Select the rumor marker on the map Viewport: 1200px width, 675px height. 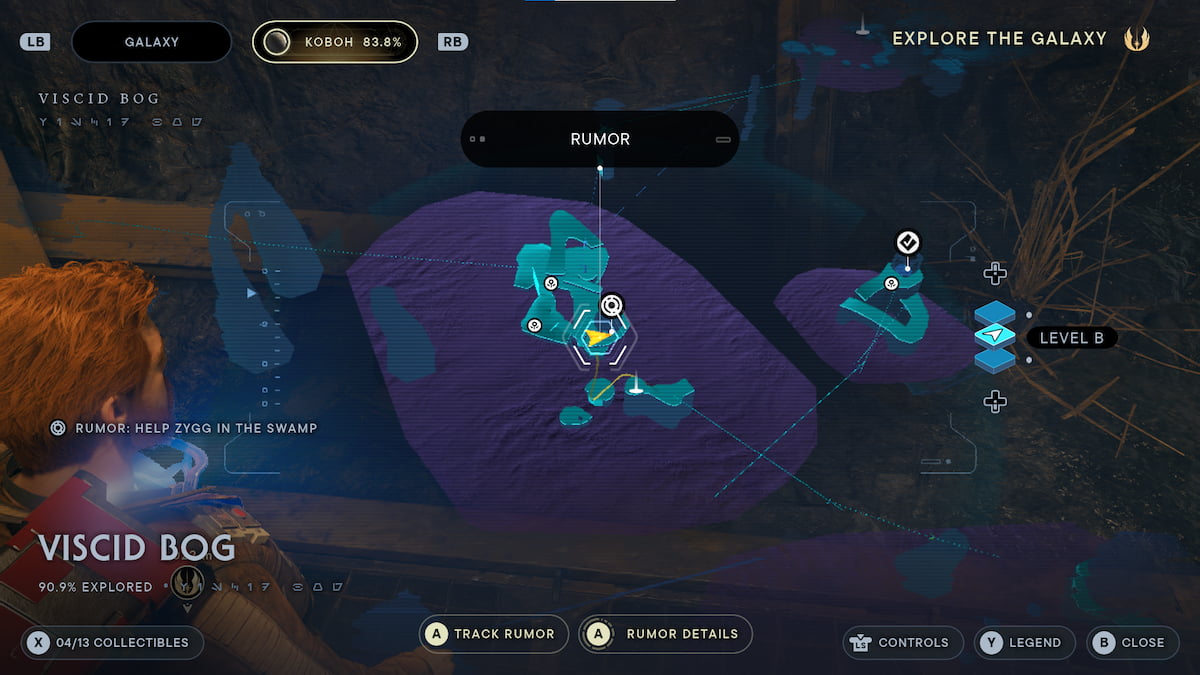pos(612,304)
